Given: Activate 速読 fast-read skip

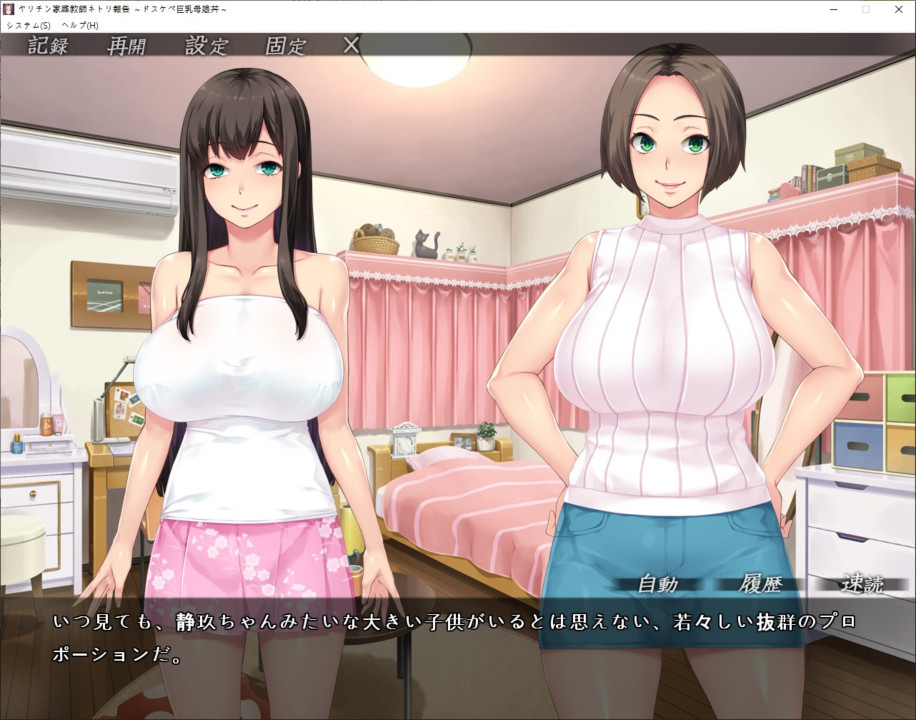Looking at the screenshot, I should click(861, 585).
